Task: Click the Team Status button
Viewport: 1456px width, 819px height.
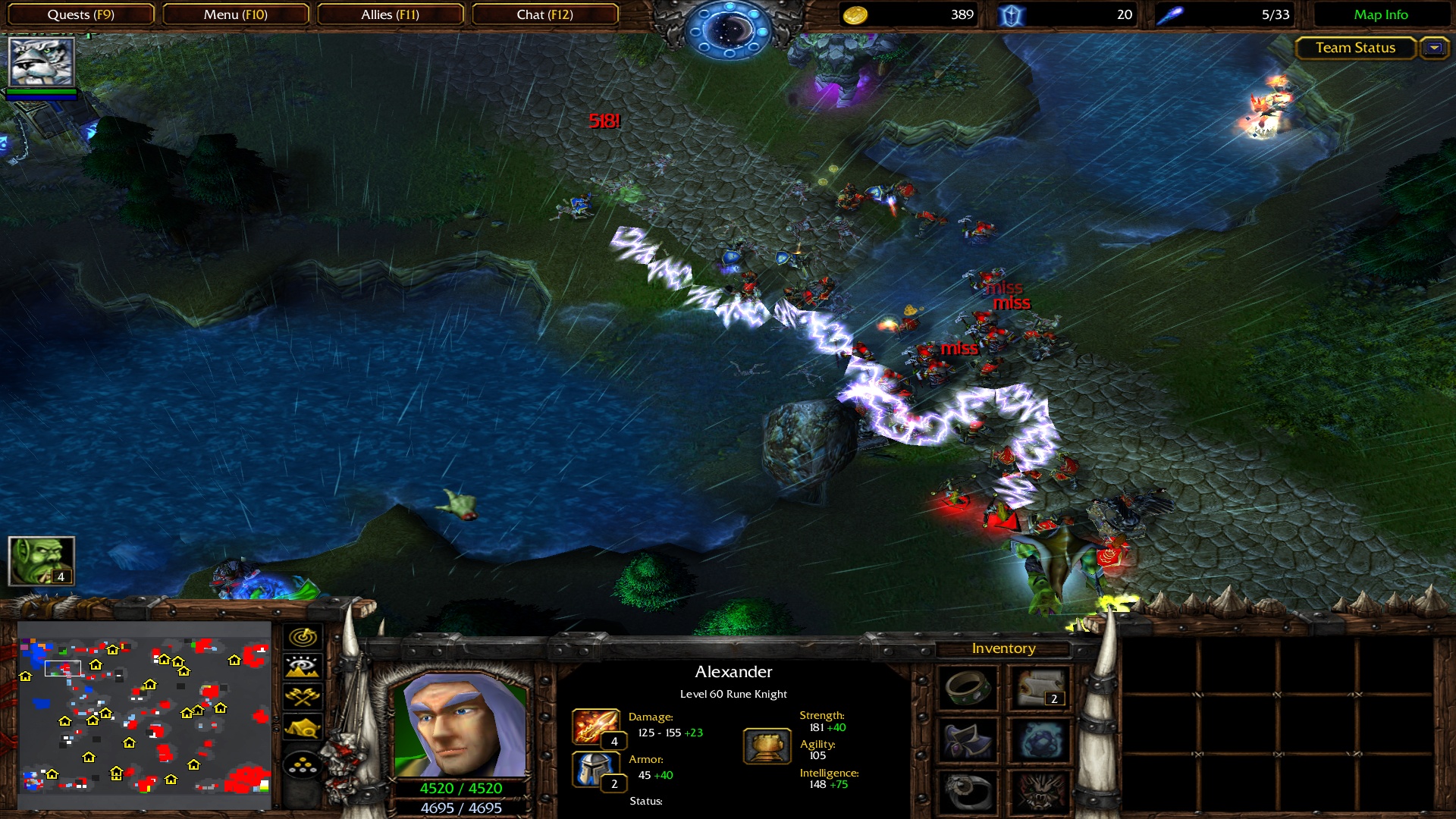Action: pyautogui.click(x=1355, y=48)
